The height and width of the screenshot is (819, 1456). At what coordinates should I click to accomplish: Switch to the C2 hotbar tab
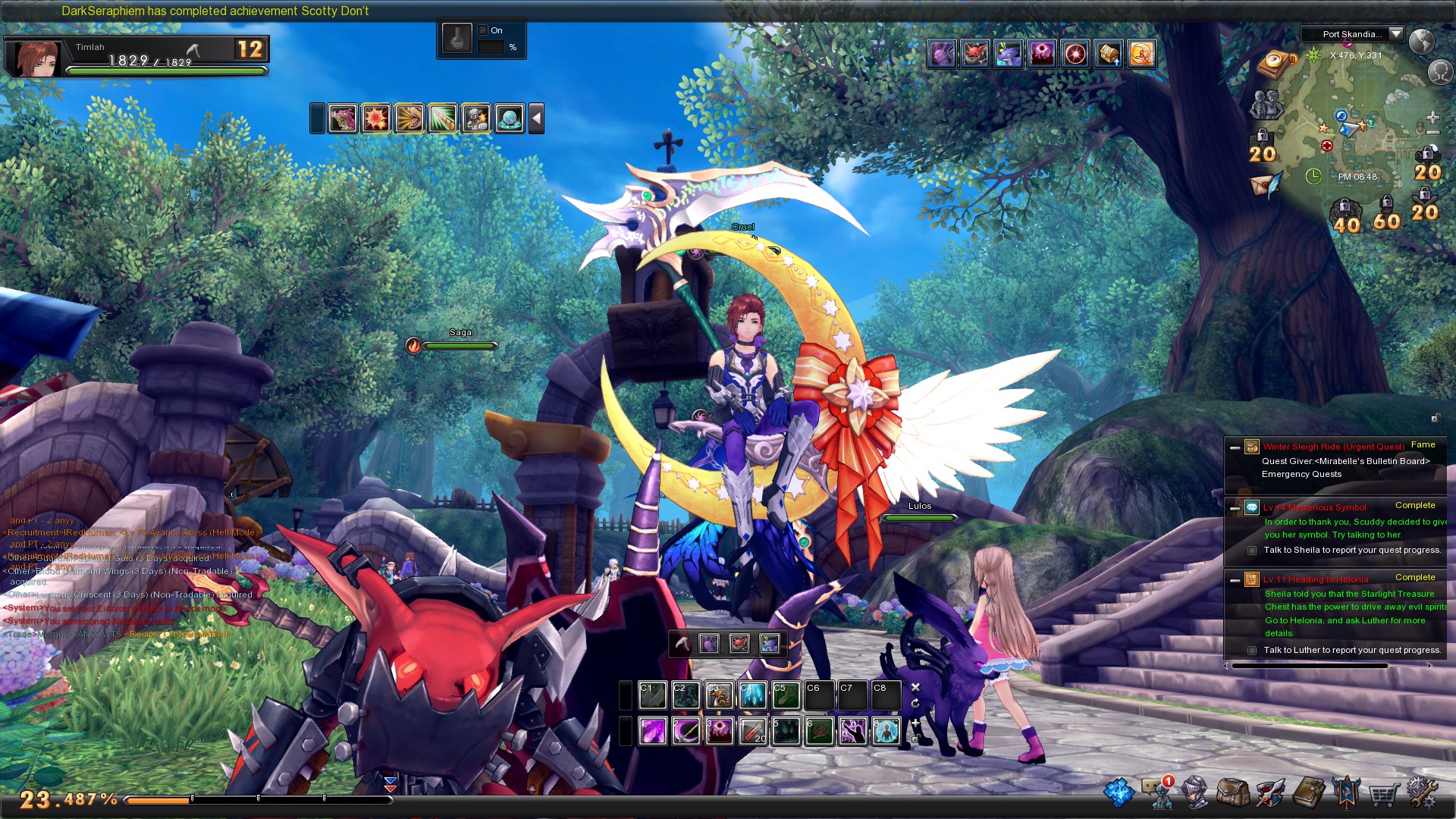point(686,693)
